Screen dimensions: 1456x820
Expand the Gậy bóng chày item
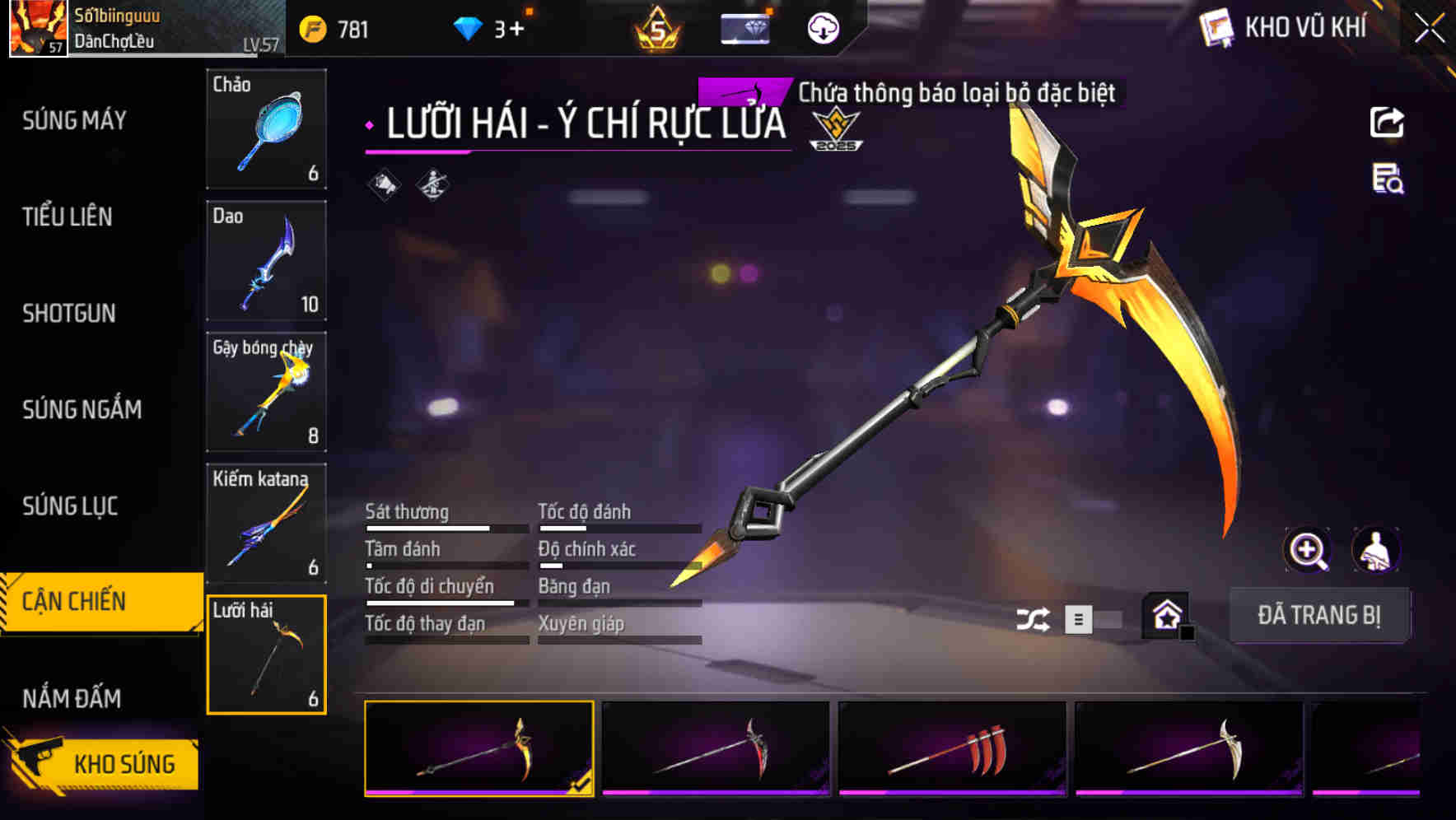click(266, 391)
